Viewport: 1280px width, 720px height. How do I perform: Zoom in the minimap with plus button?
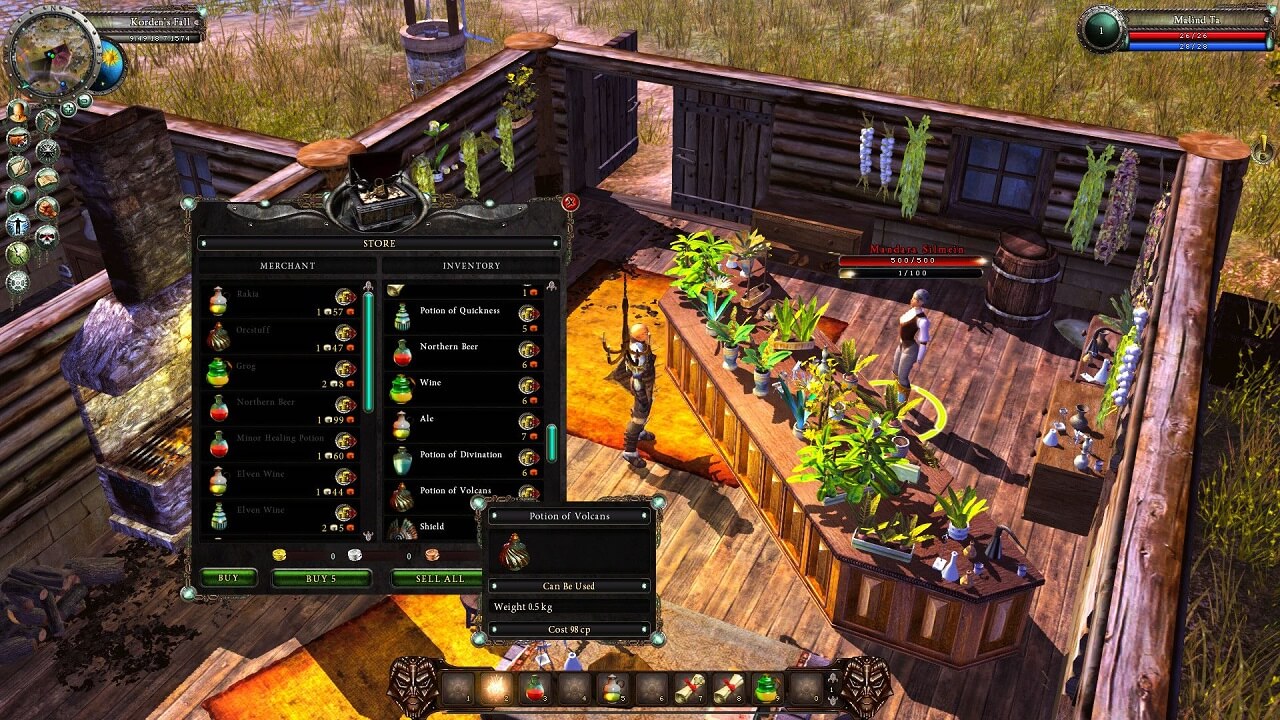[x=69, y=108]
